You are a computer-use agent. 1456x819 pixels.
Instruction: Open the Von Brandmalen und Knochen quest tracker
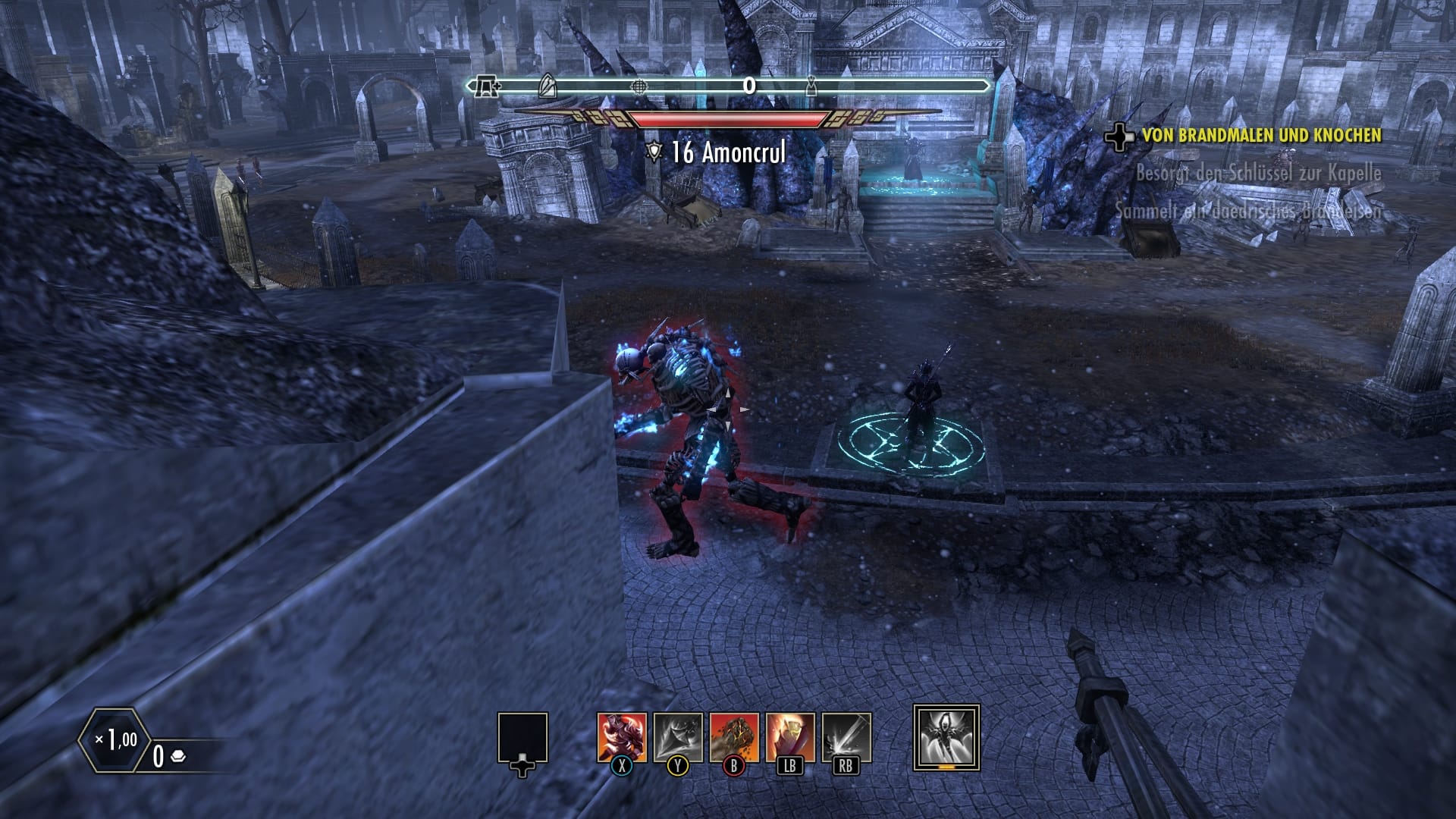pyautogui.click(x=1261, y=136)
